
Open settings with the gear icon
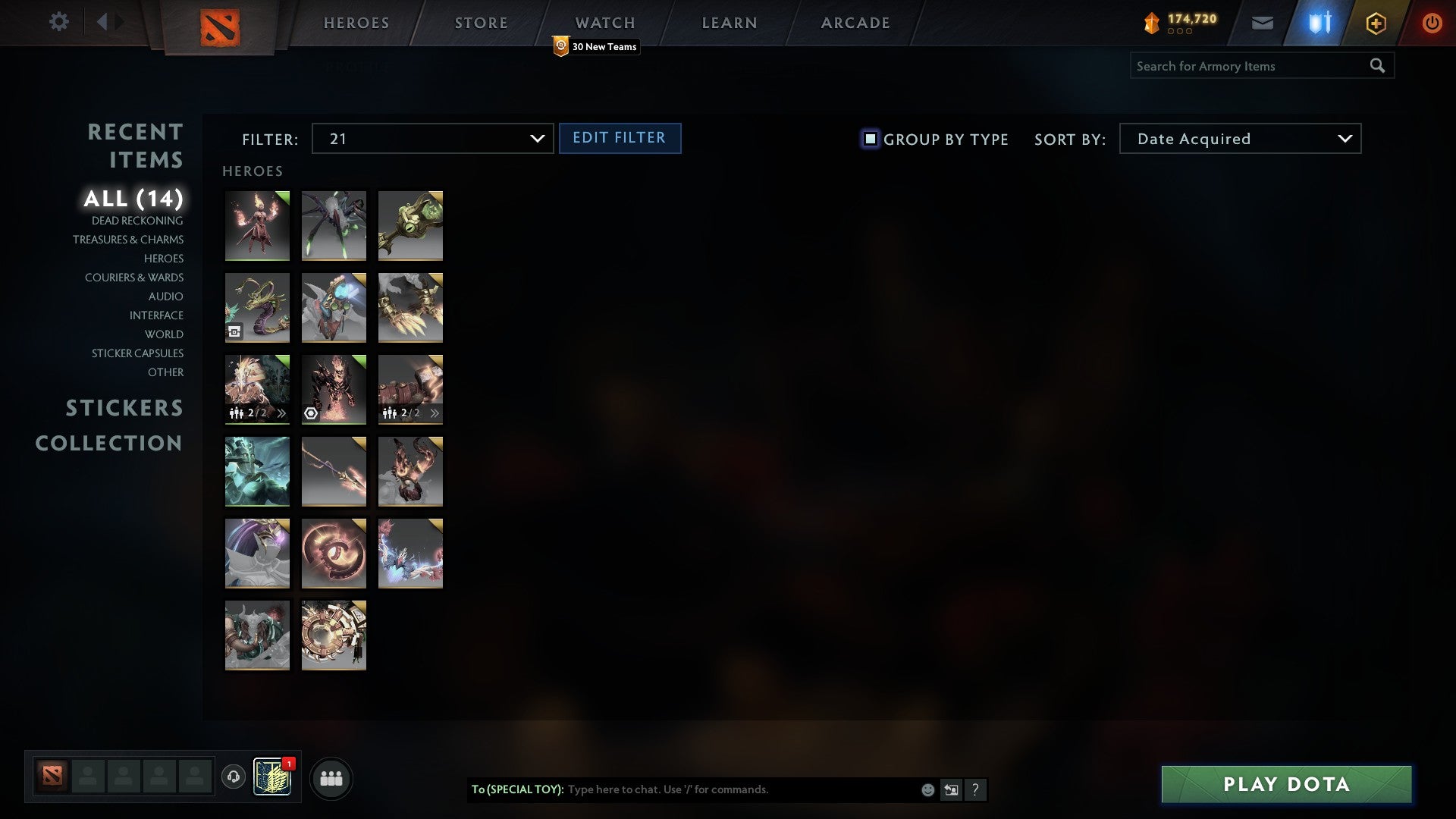[58, 22]
